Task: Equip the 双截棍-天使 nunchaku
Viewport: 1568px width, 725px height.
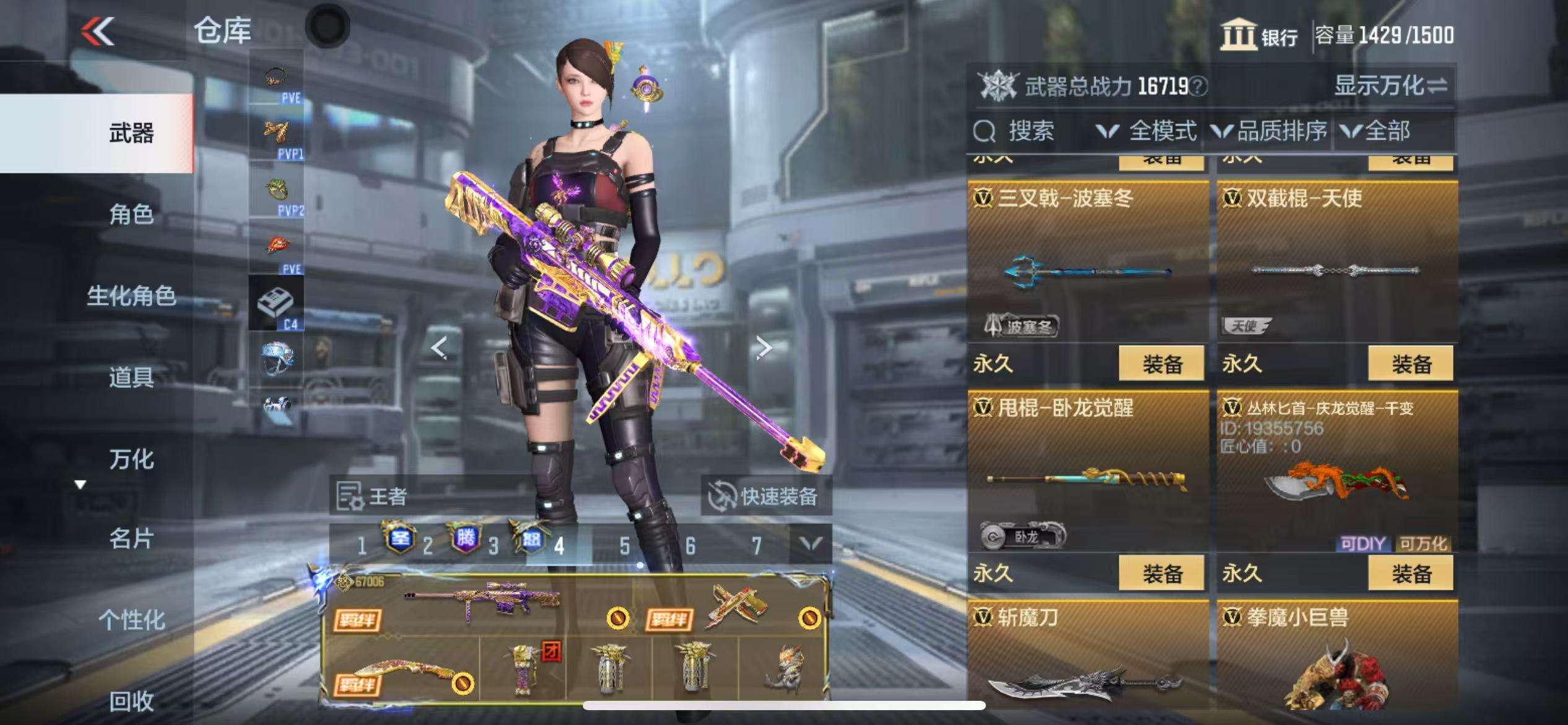Action: pos(1411,364)
